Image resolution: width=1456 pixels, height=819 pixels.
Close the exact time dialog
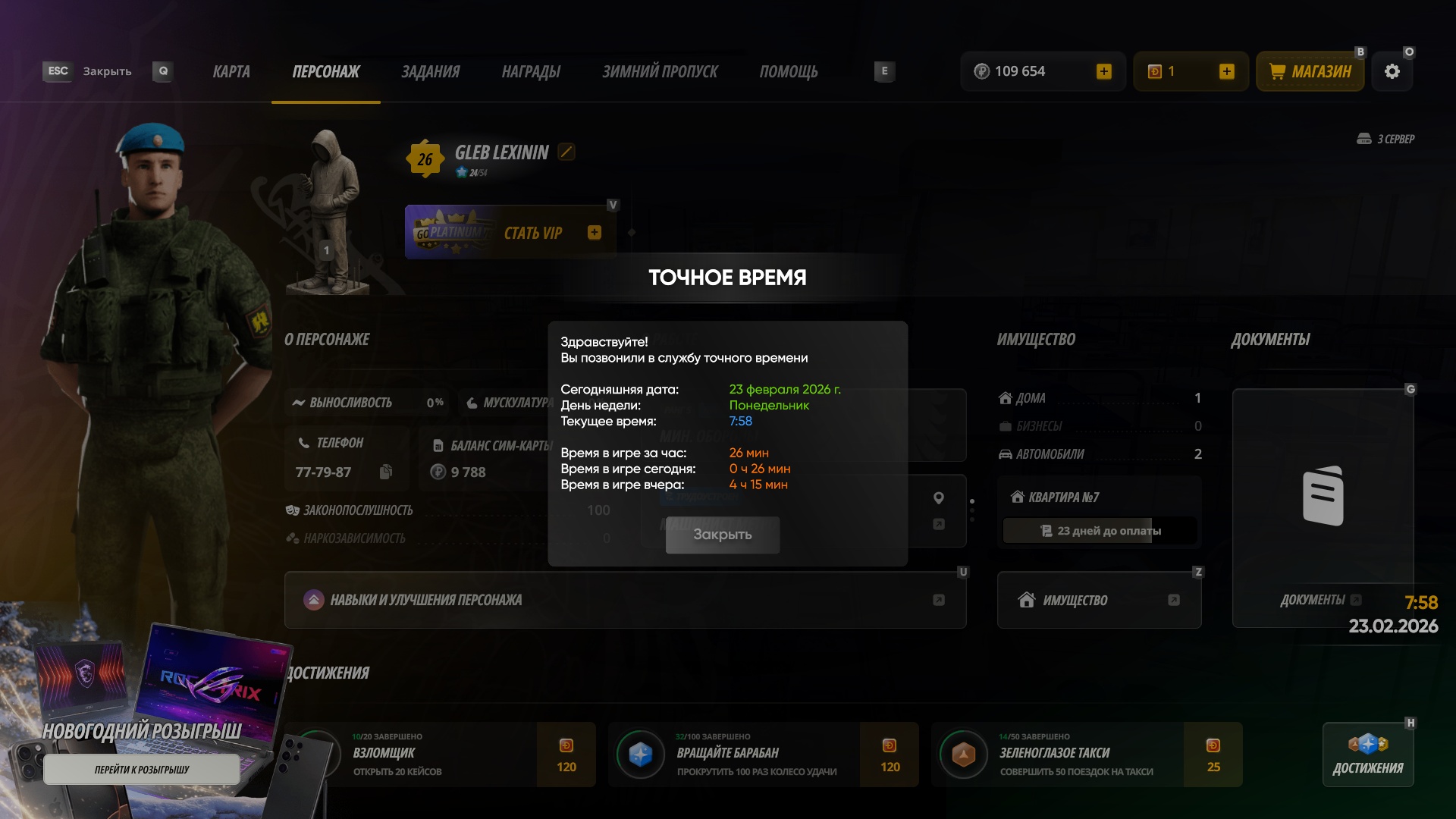coord(722,535)
